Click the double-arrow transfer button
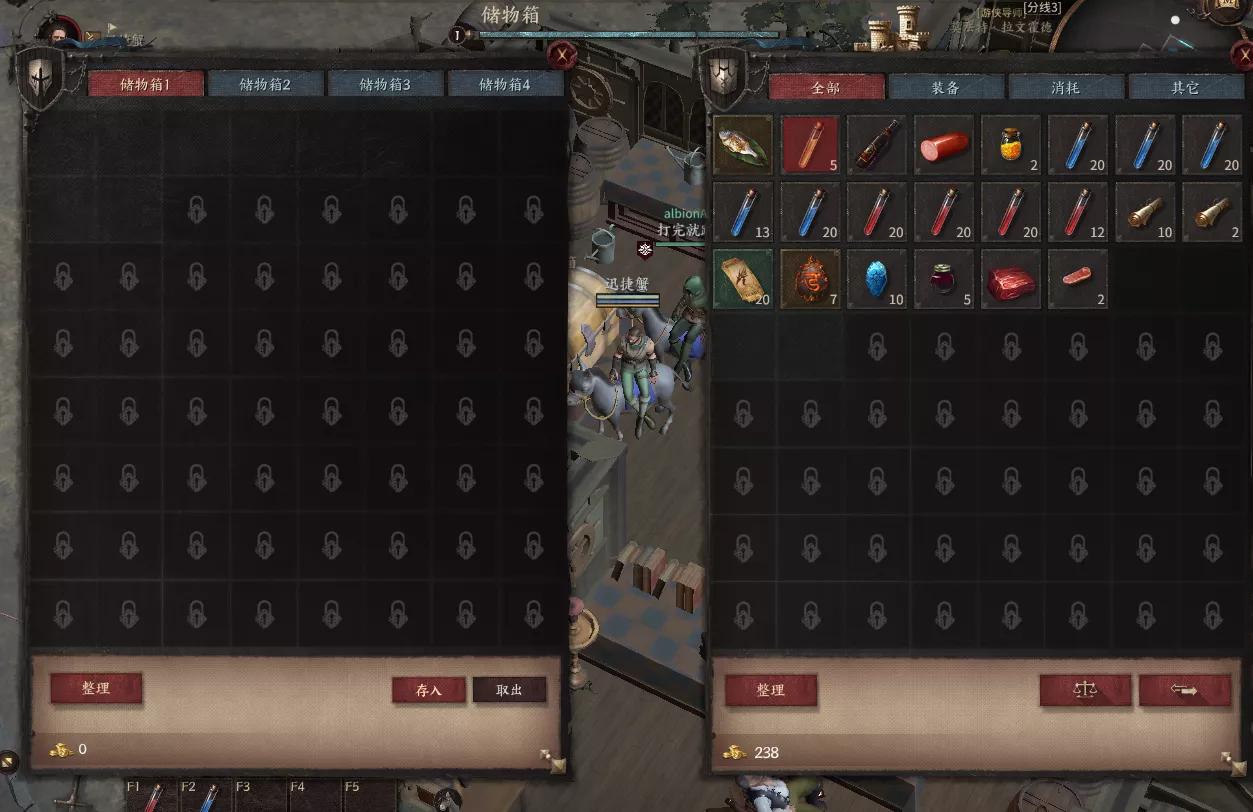This screenshot has height=812, width=1253. 1185,690
